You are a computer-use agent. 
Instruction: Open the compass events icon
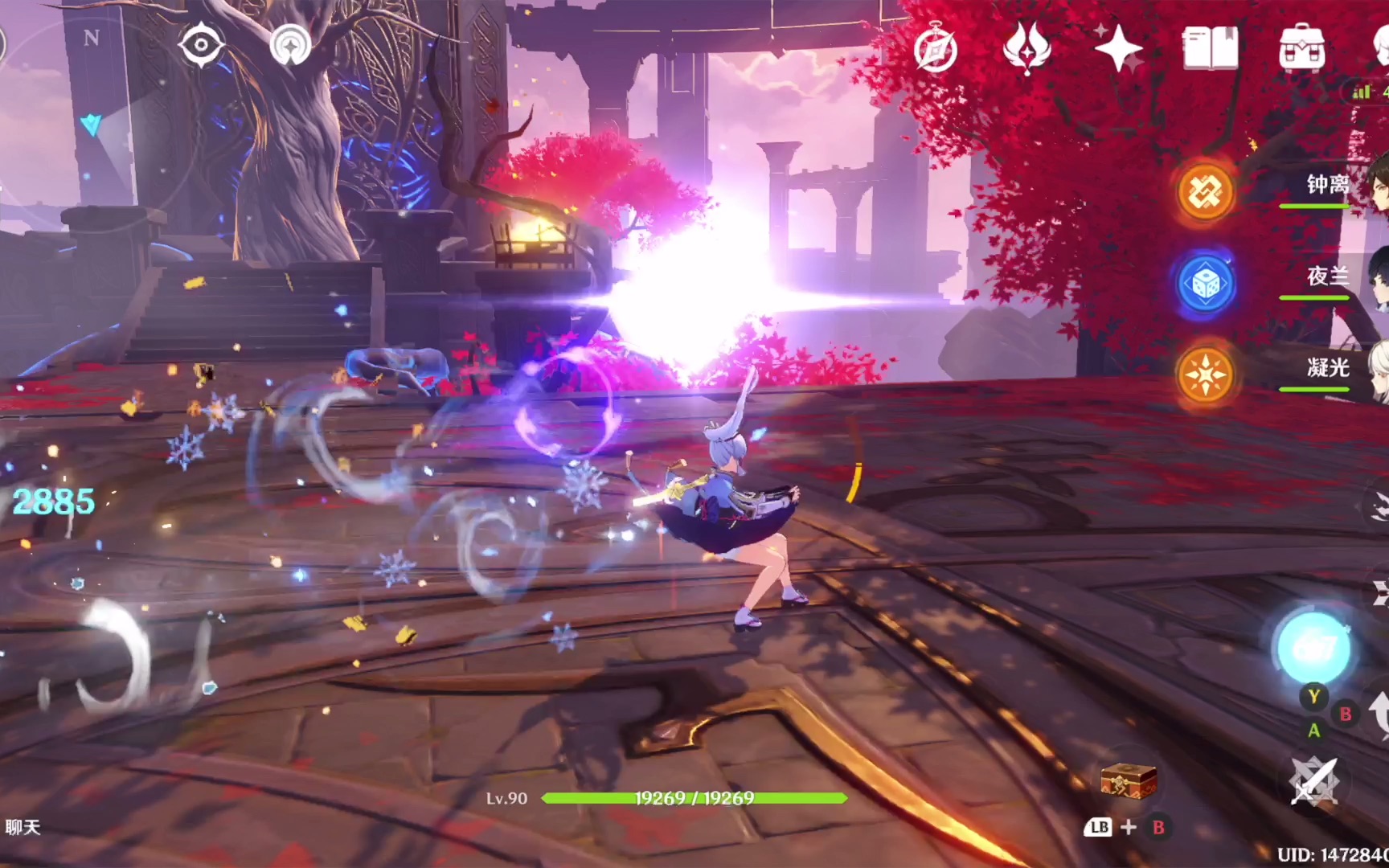tap(936, 50)
